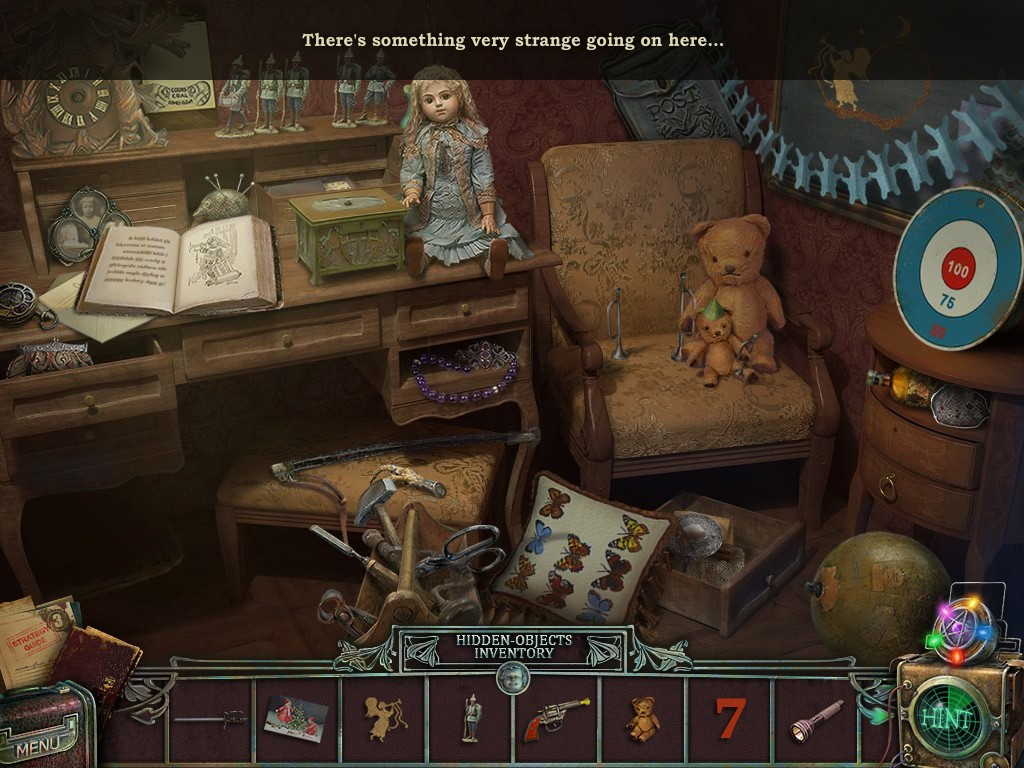This screenshot has width=1024, height=768.
Task: Select the flashlight inventory slot
Action: (x=817, y=718)
